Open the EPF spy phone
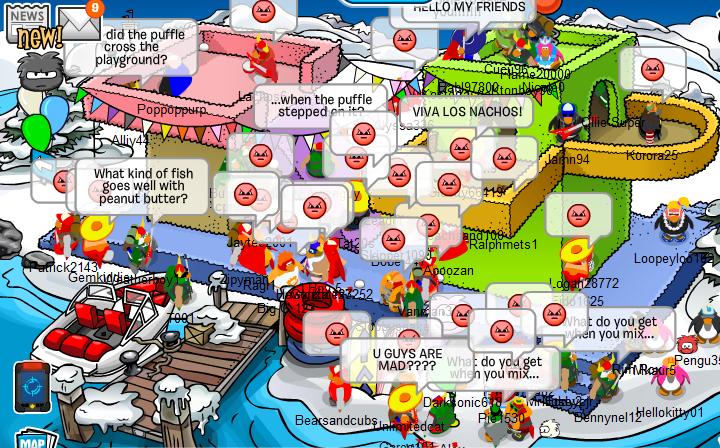This screenshot has height=448, width=720. pyautogui.click(x=31, y=385)
